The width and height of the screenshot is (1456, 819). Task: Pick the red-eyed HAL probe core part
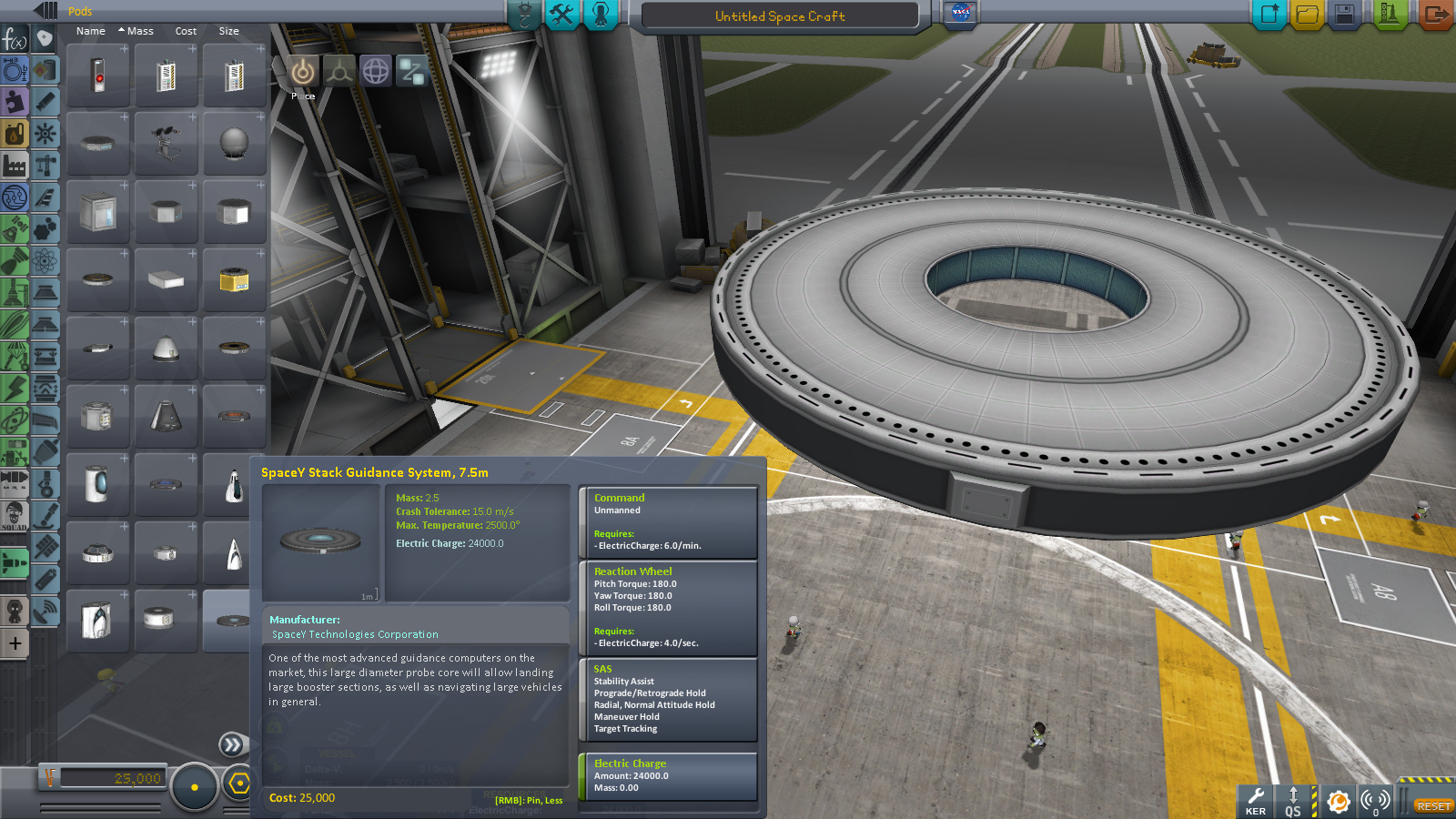pos(98,76)
